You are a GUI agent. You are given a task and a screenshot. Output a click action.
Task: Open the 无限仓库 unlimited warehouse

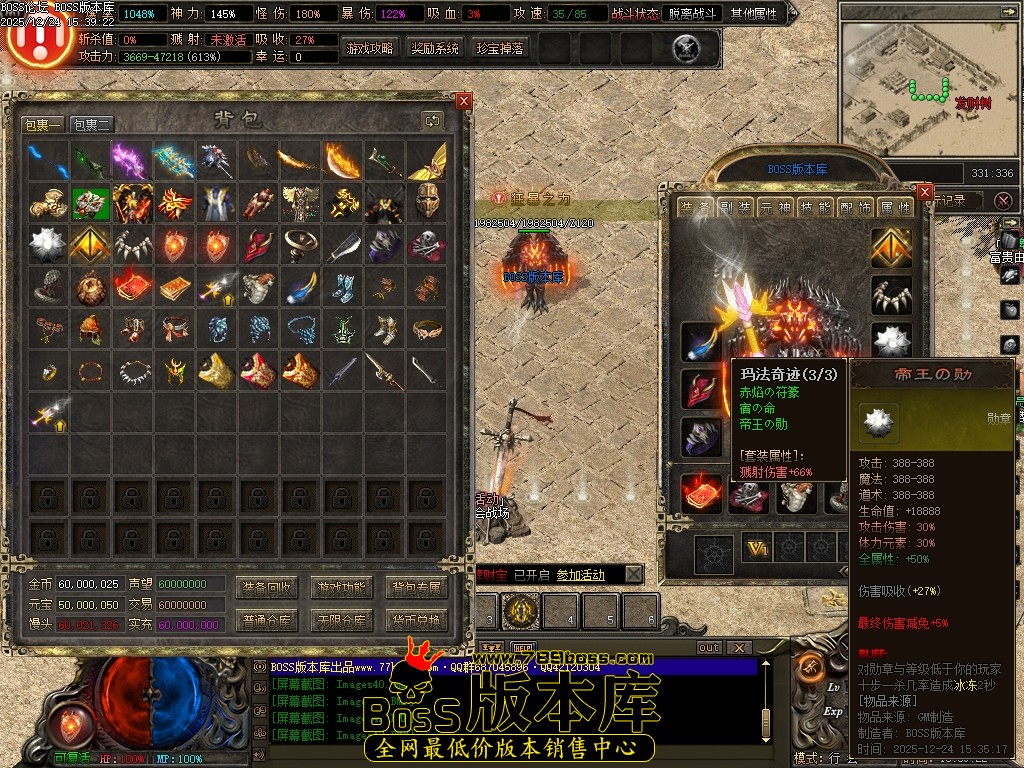pyautogui.click(x=340, y=620)
